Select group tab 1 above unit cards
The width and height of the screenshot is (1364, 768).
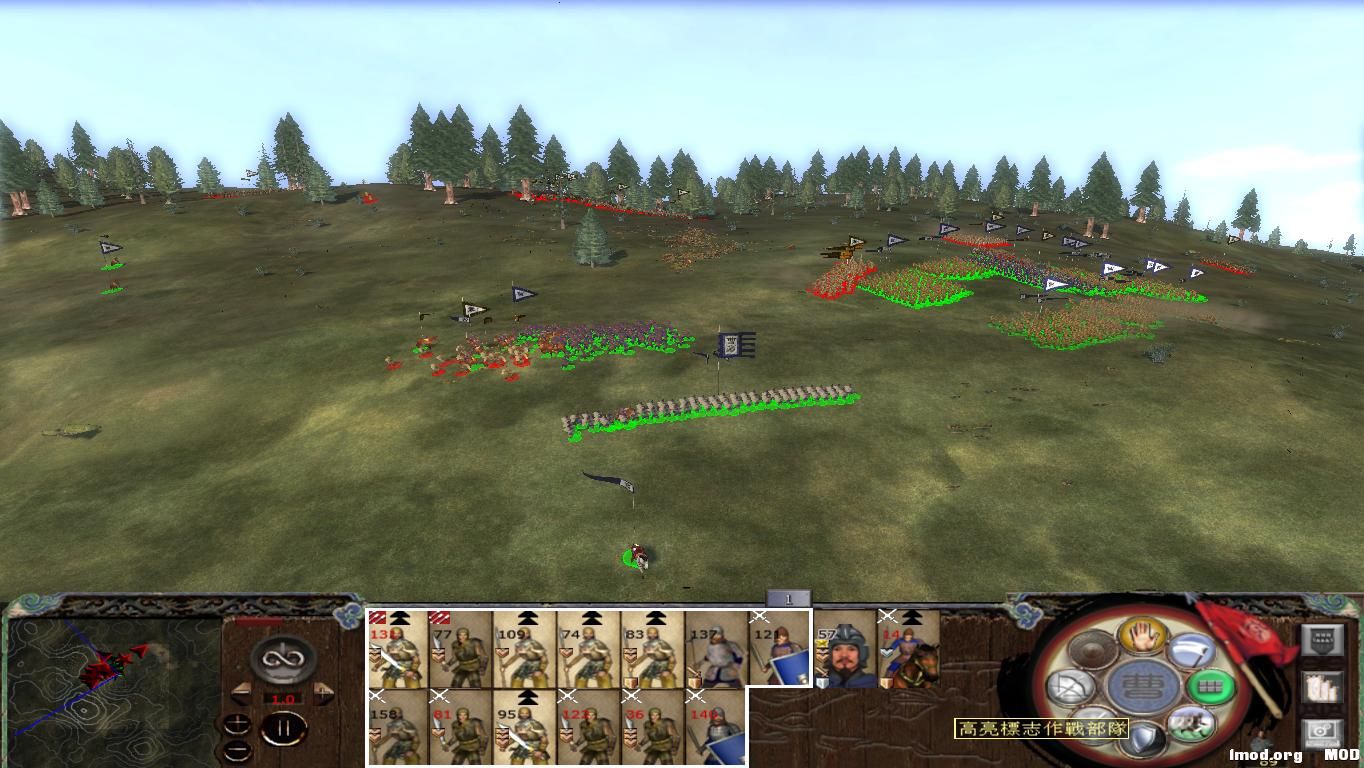pyautogui.click(x=790, y=596)
